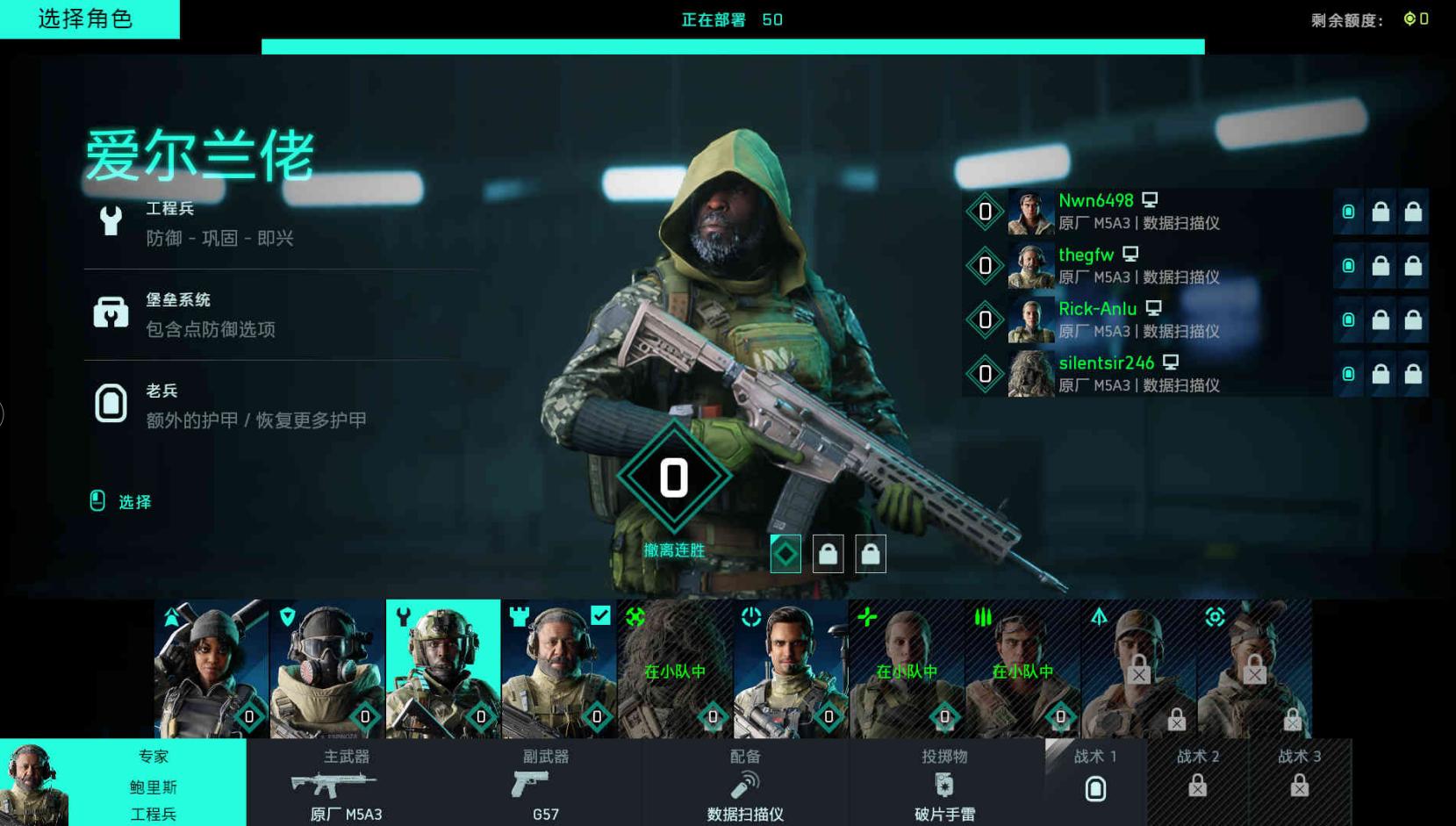Screen dimensions: 1456x826
Task: Select the dark-haired specialist with power icon
Action: tap(791, 669)
